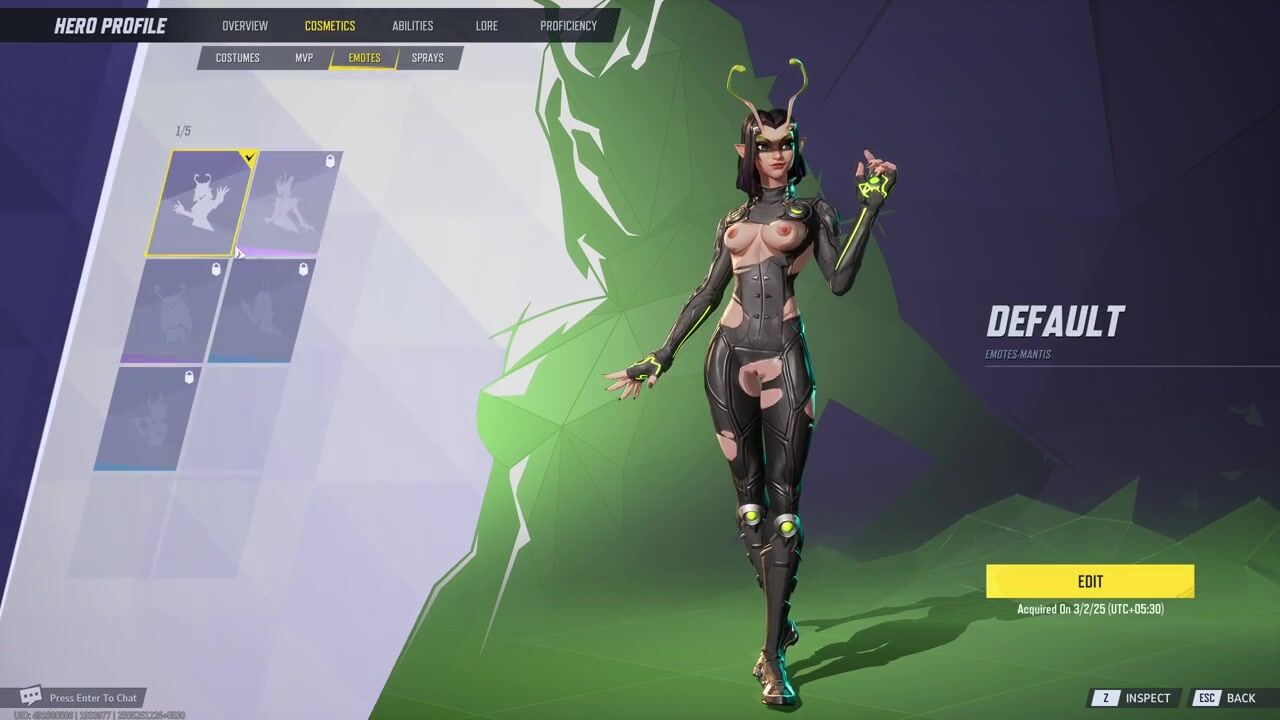The width and height of the screenshot is (1280, 720).
Task: Select the Costumes sub-tab
Action: click(238, 58)
